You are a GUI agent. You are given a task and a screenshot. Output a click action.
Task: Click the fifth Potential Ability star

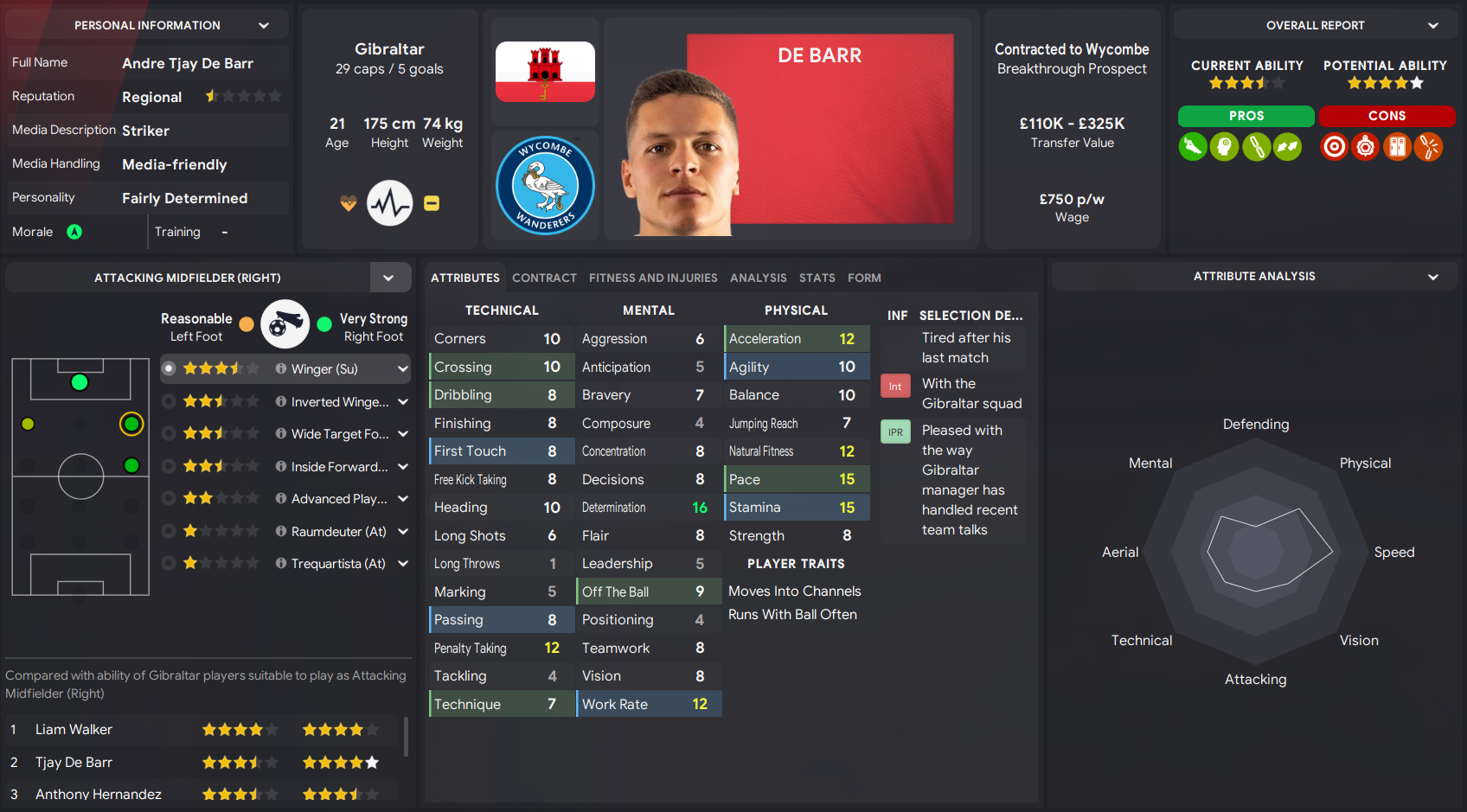(1417, 82)
